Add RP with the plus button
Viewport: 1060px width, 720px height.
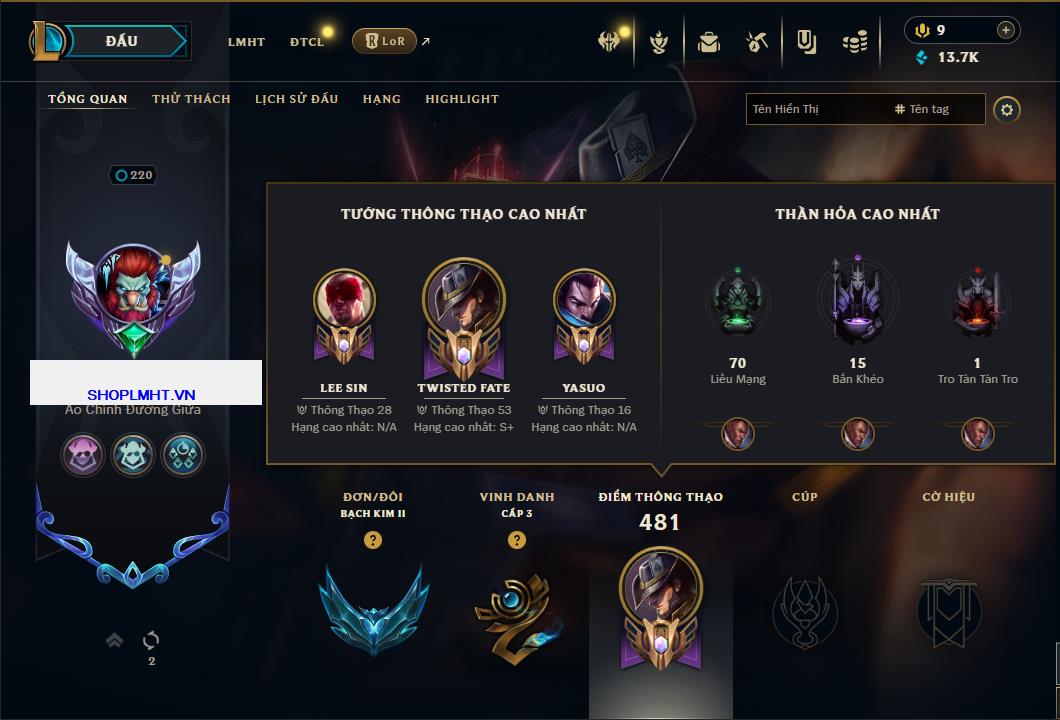coord(1005,30)
